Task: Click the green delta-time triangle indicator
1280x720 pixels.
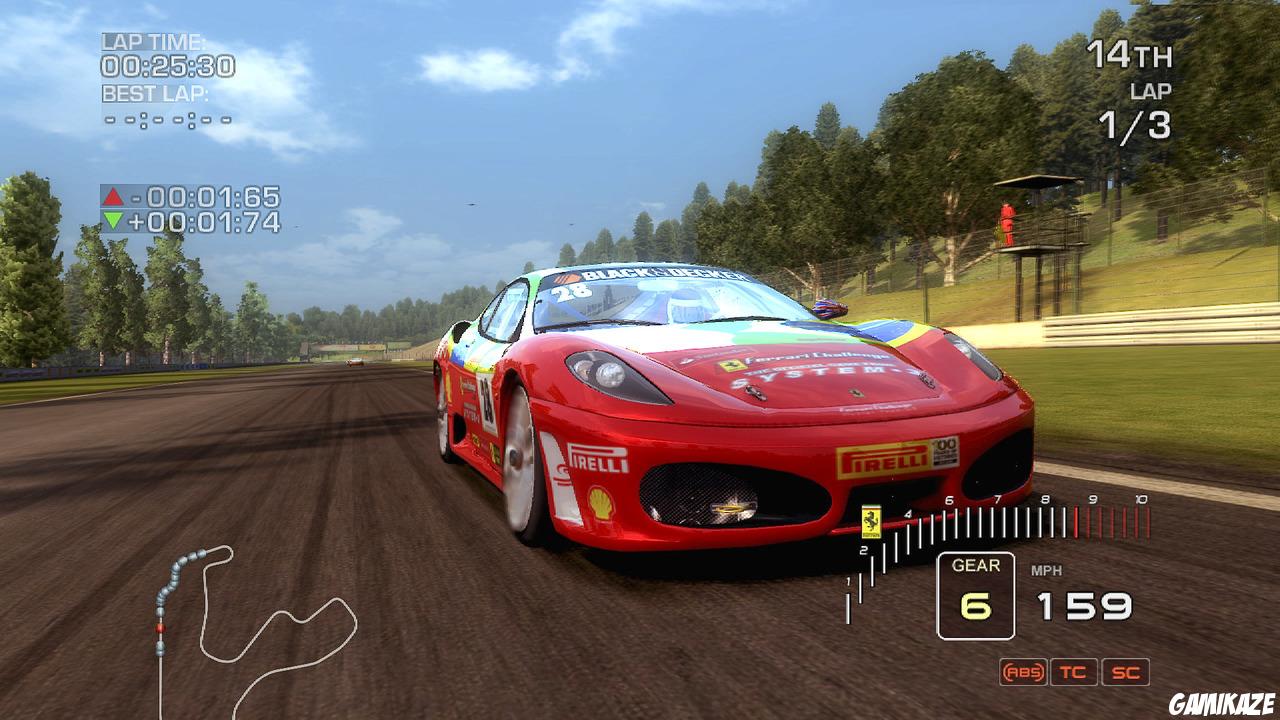Action: [x=112, y=221]
